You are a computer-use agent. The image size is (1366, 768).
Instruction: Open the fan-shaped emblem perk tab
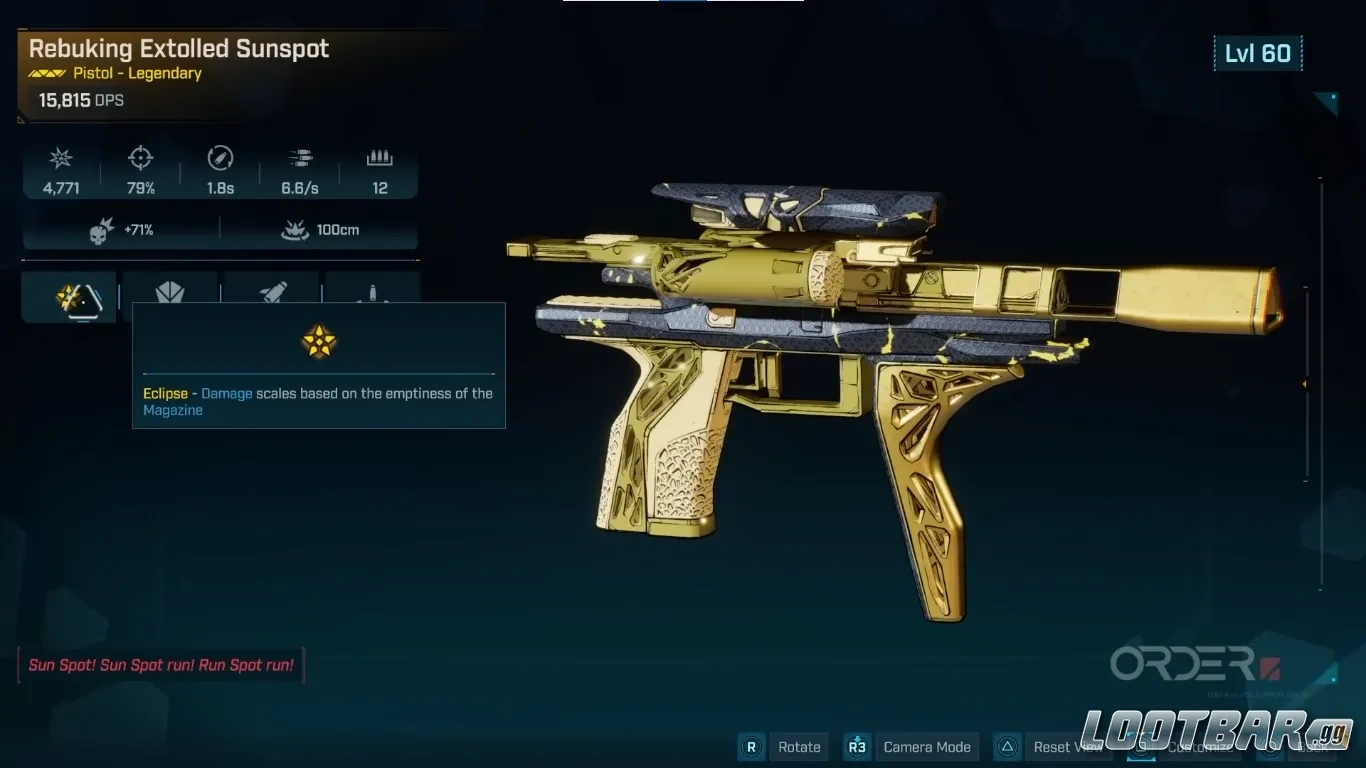170,292
